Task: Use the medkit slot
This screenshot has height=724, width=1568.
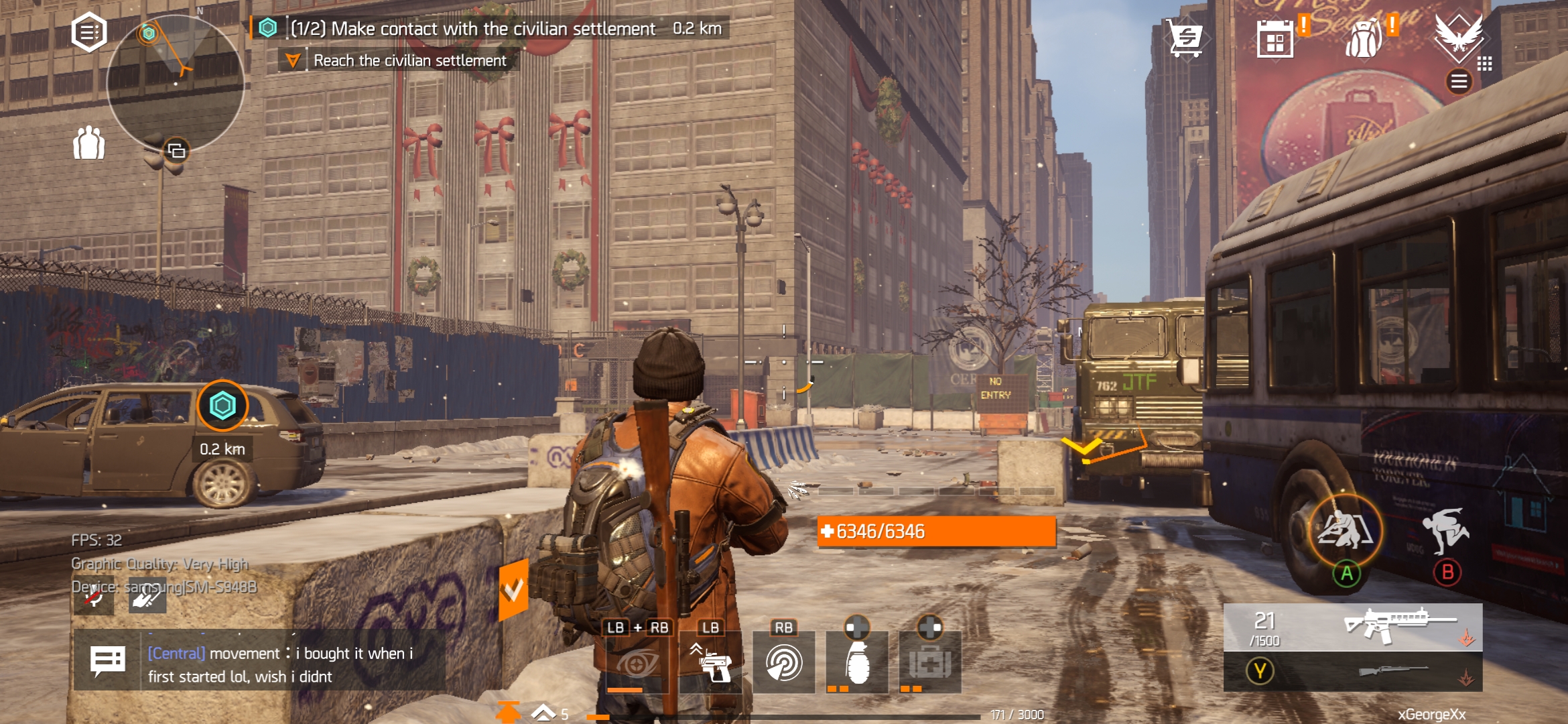Action: 930,662
